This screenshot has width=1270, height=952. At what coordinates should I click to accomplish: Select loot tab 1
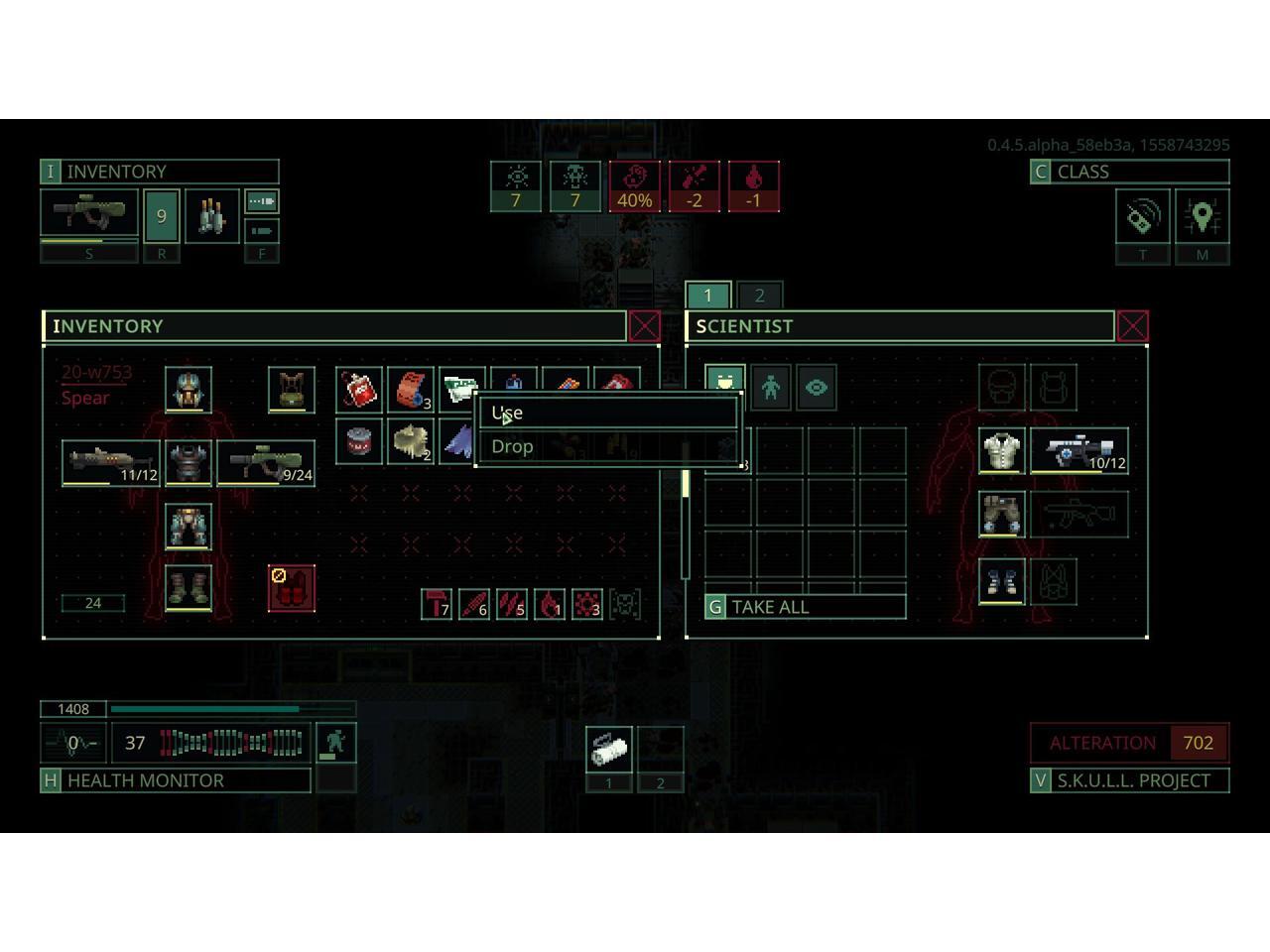[x=707, y=296]
